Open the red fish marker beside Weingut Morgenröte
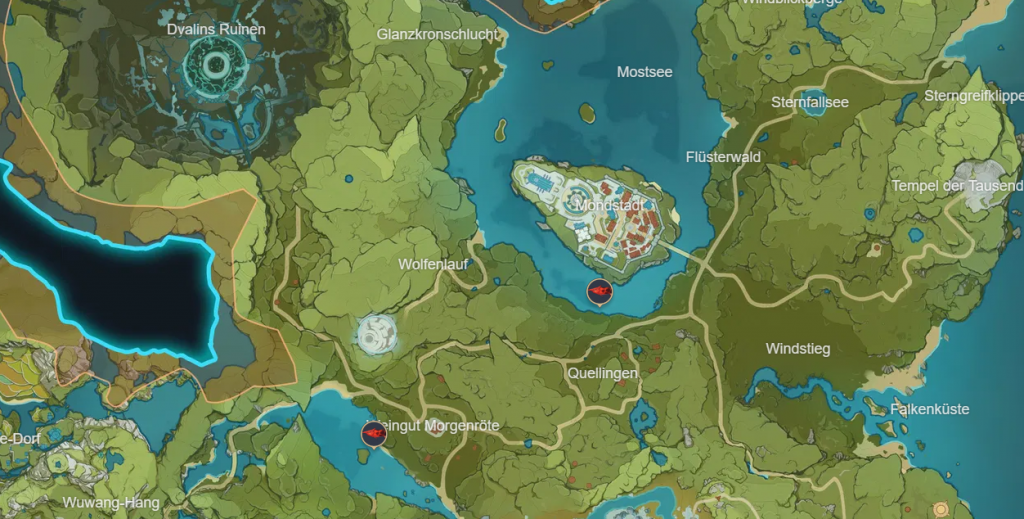The height and width of the screenshot is (519, 1024). pos(373,434)
